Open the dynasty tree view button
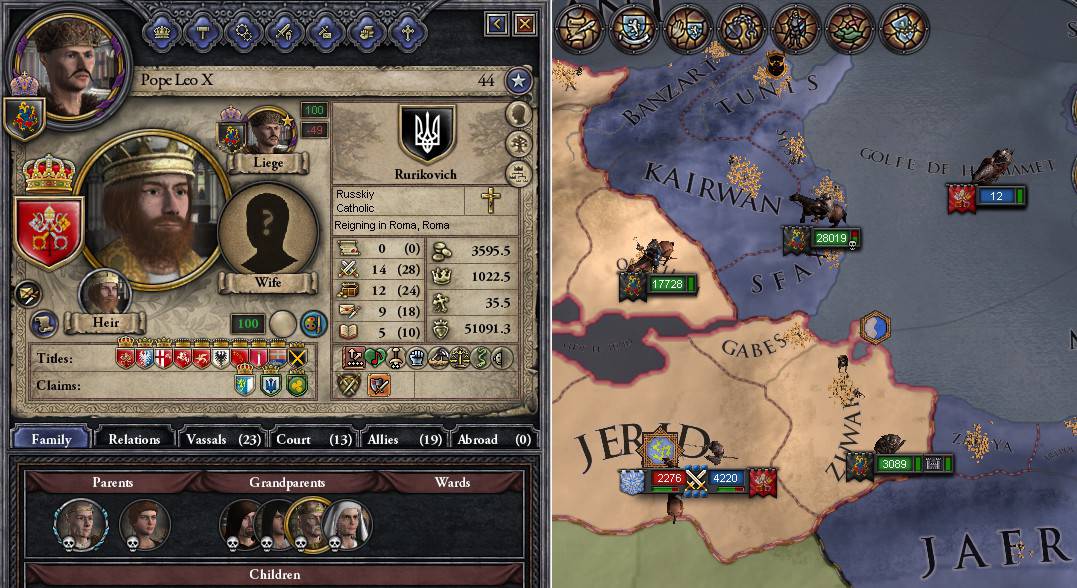This screenshot has height=588, width=1077. tap(518, 145)
